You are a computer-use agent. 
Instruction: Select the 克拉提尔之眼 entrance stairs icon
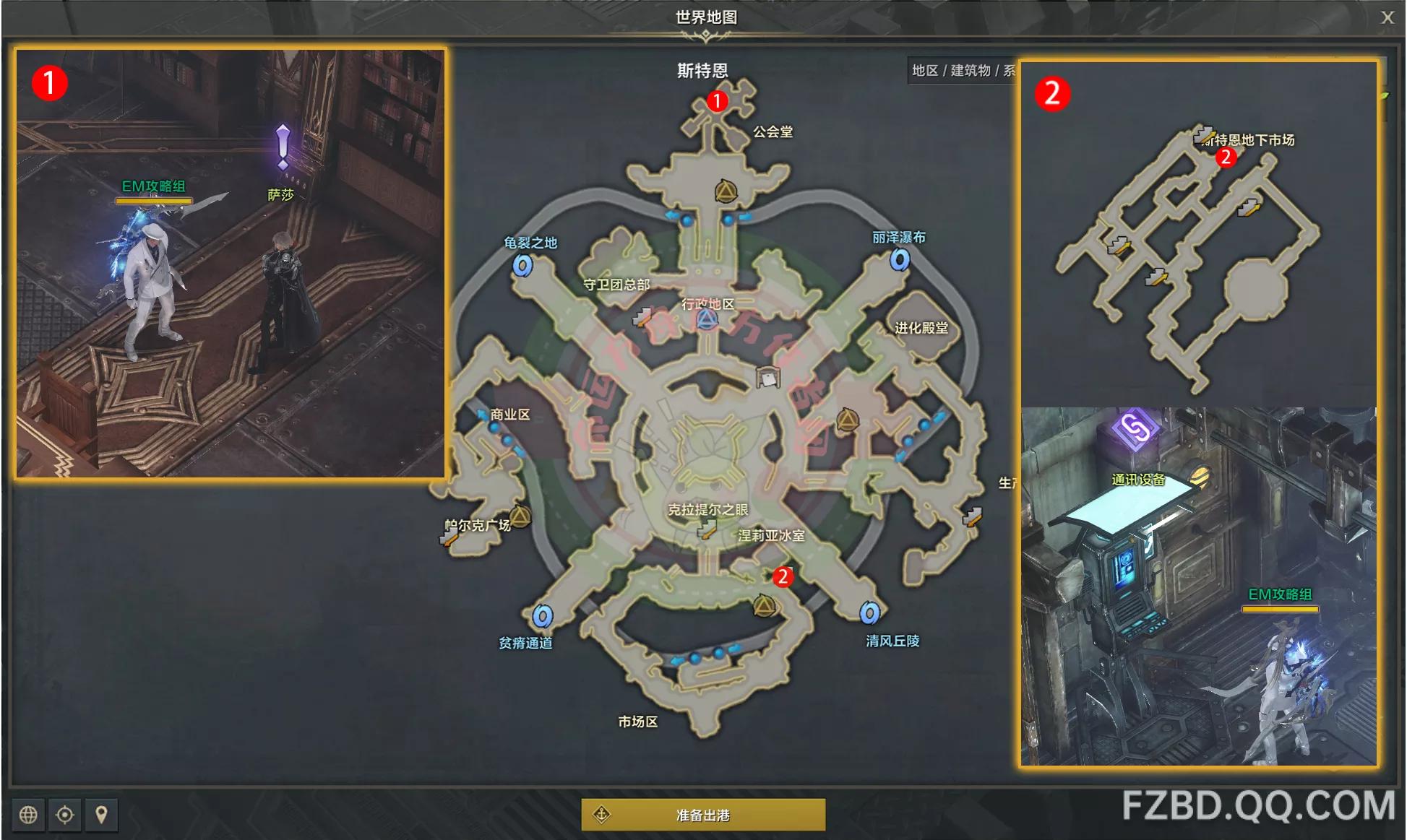pyautogui.click(x=706, y=531)
